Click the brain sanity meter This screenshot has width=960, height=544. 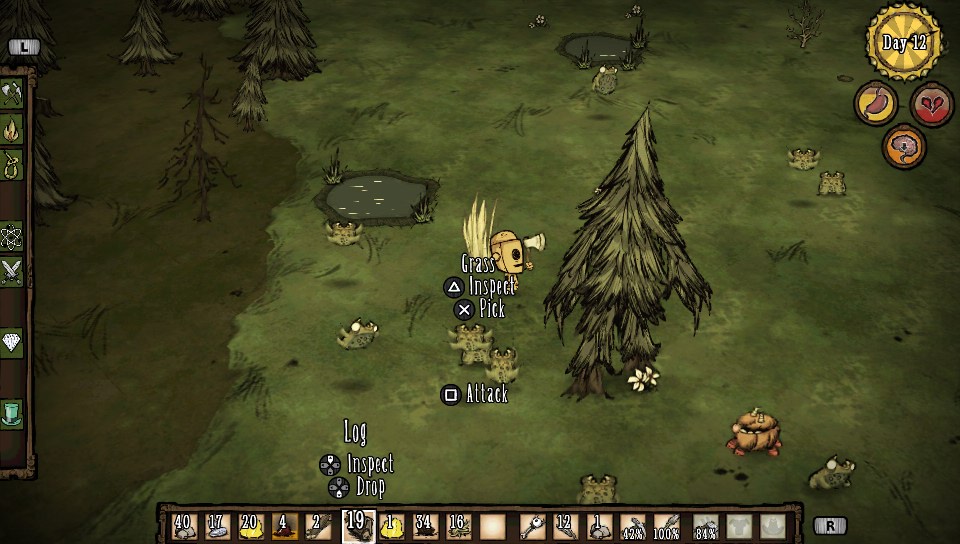pos(903,147)
